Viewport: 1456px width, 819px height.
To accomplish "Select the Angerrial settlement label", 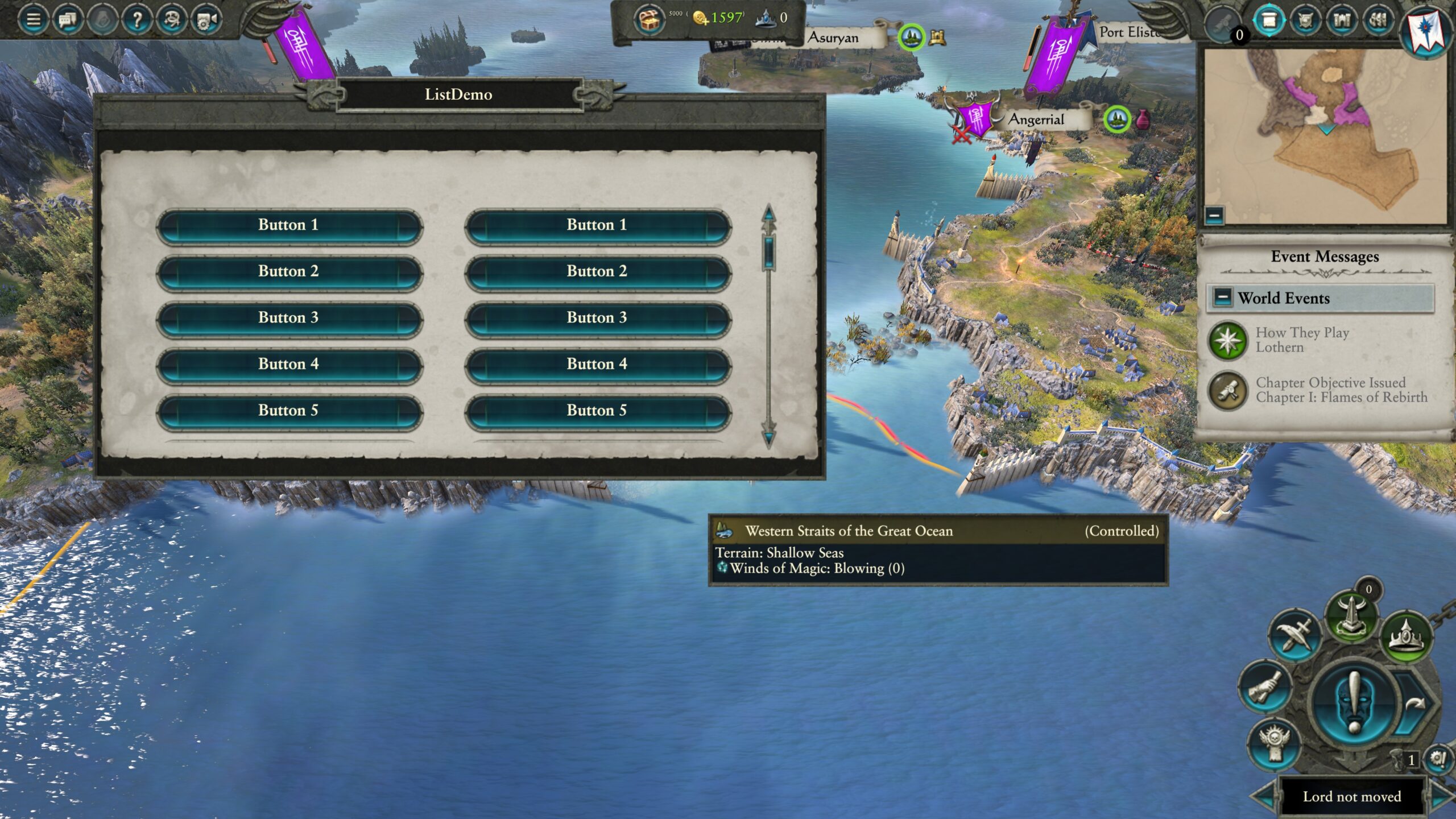I will 1036,119.
